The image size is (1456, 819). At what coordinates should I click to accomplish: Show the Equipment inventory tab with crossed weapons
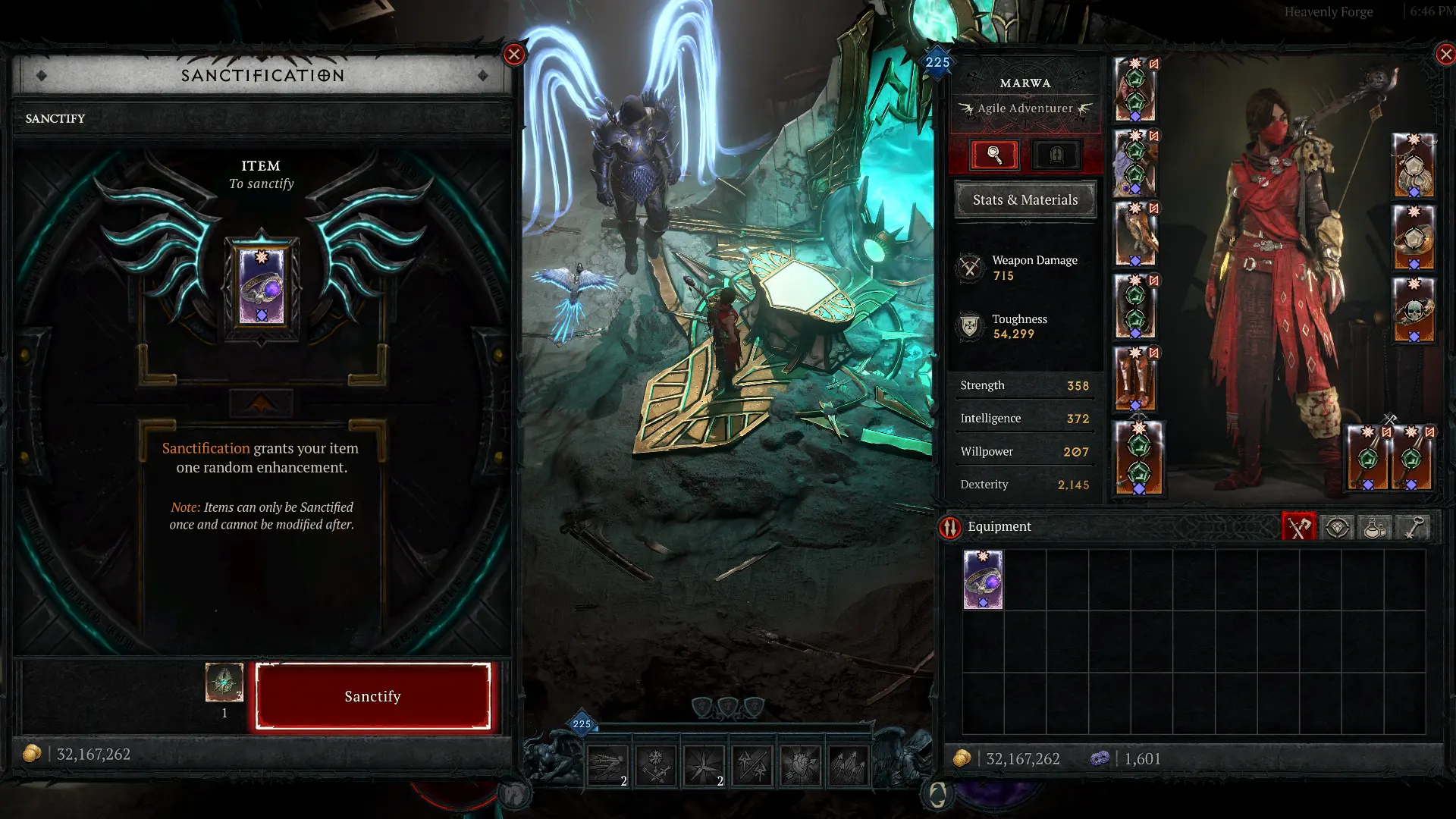[1299, 527]
